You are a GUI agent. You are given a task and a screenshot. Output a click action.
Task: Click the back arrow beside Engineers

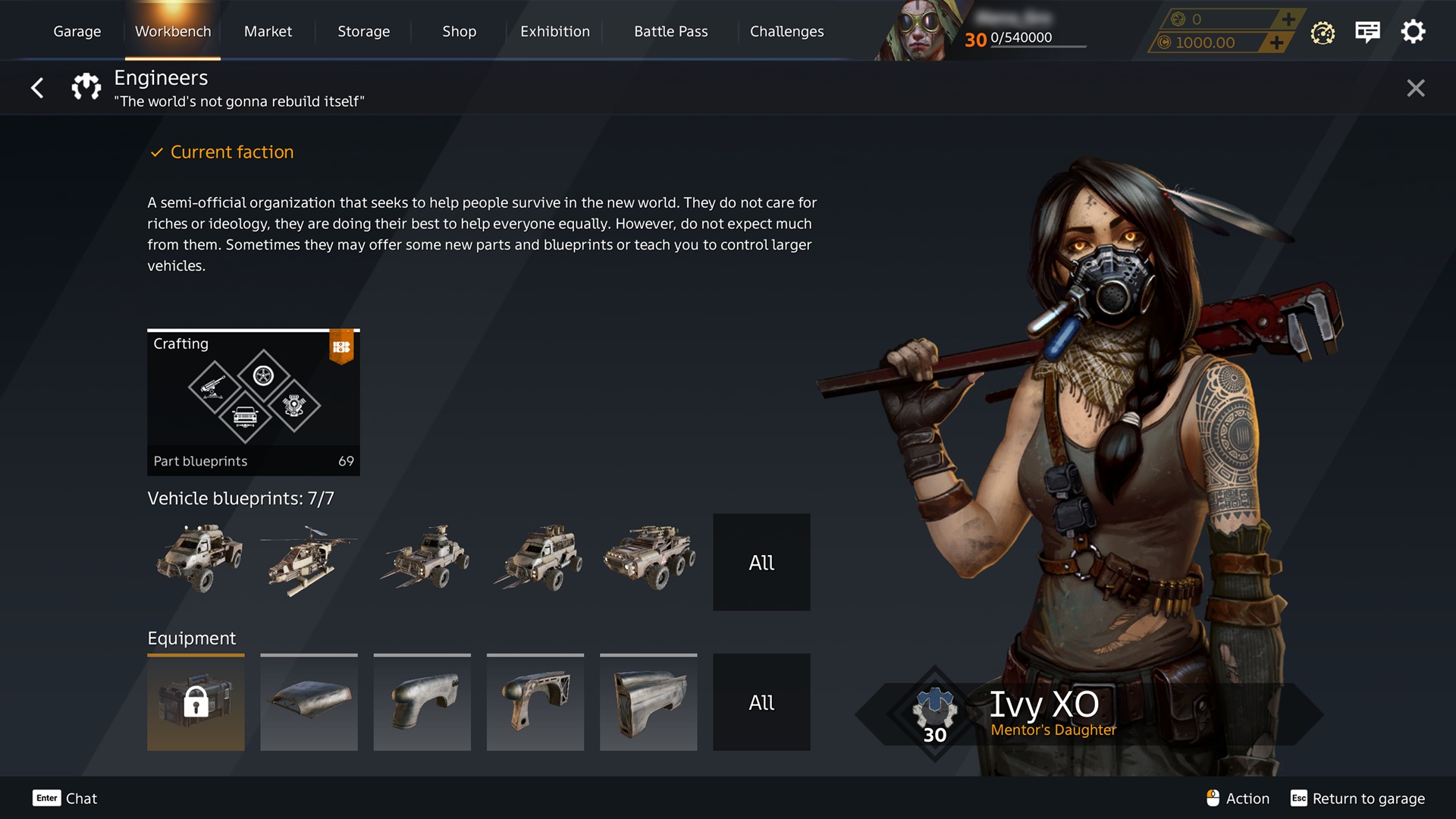point(37,88)
